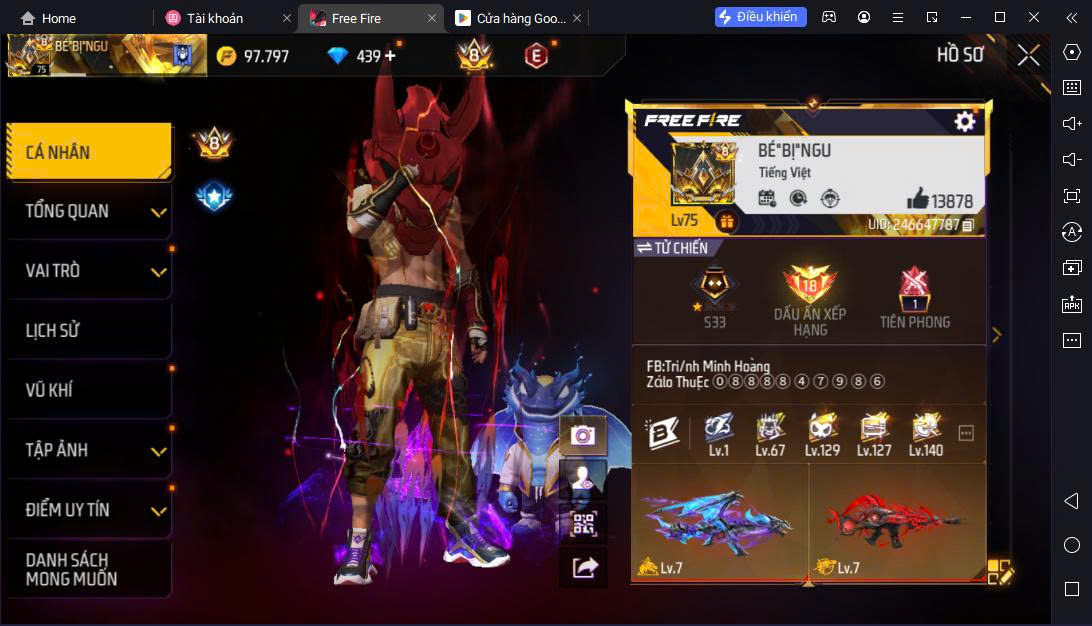Screen dimensions: 1092x626
Task: Show the profile QR code
Action: coord(583,522)
